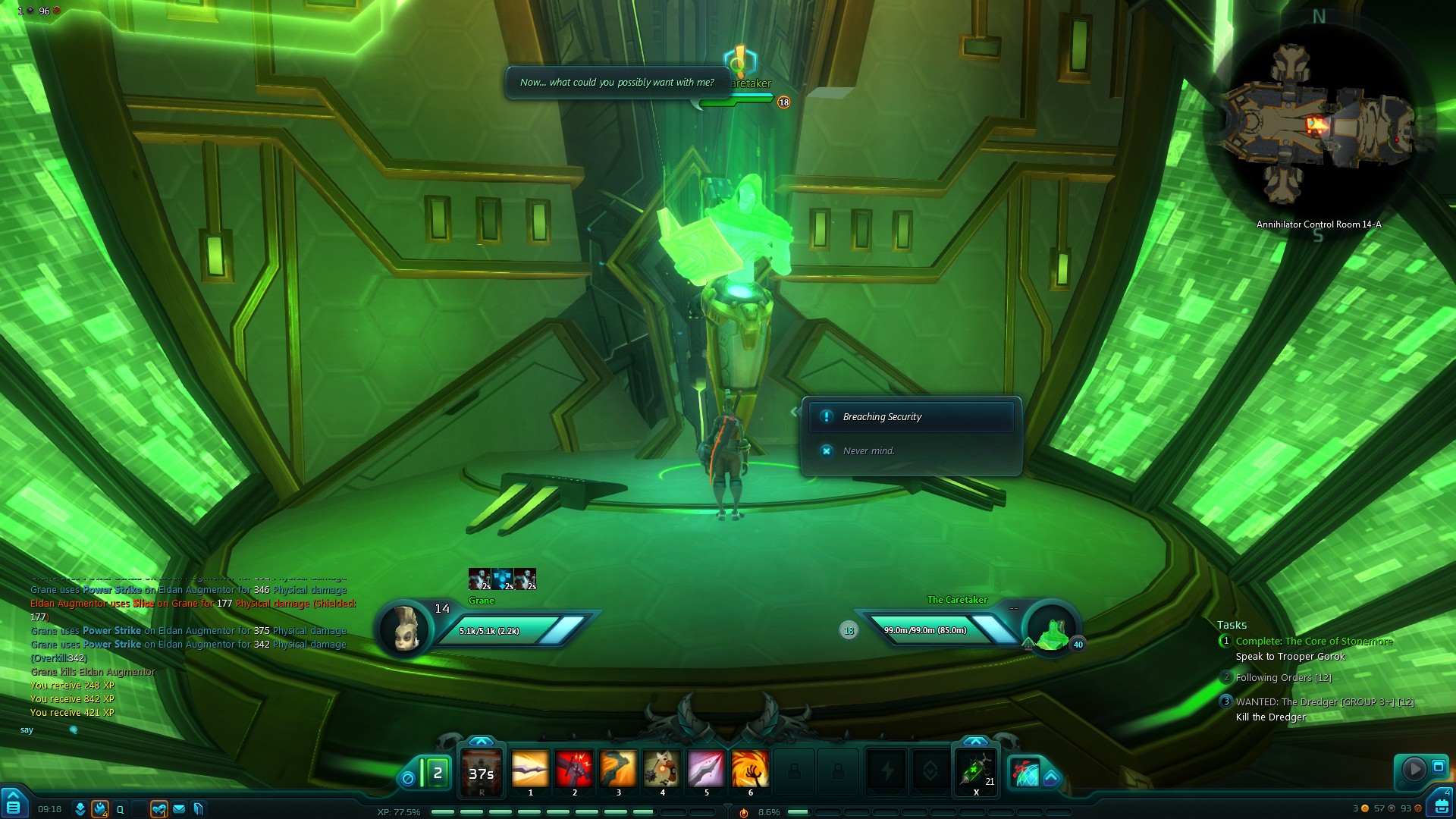This screenshot has width=1456, height=819.
Task: Select the Core of Stonemore quest tracker entry
Action: click(x=1313, y=642)
